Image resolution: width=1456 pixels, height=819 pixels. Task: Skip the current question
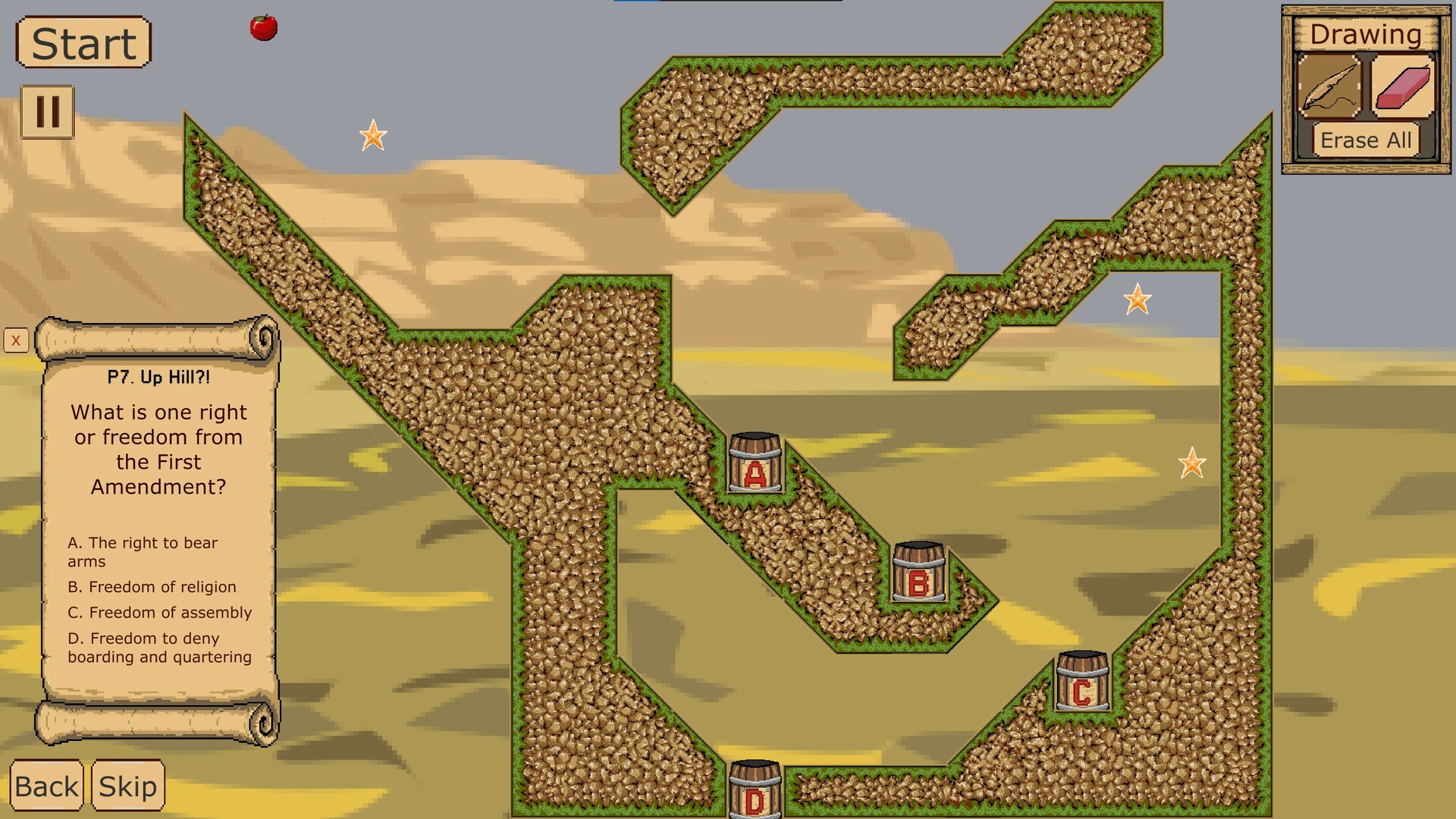(127, 785)
